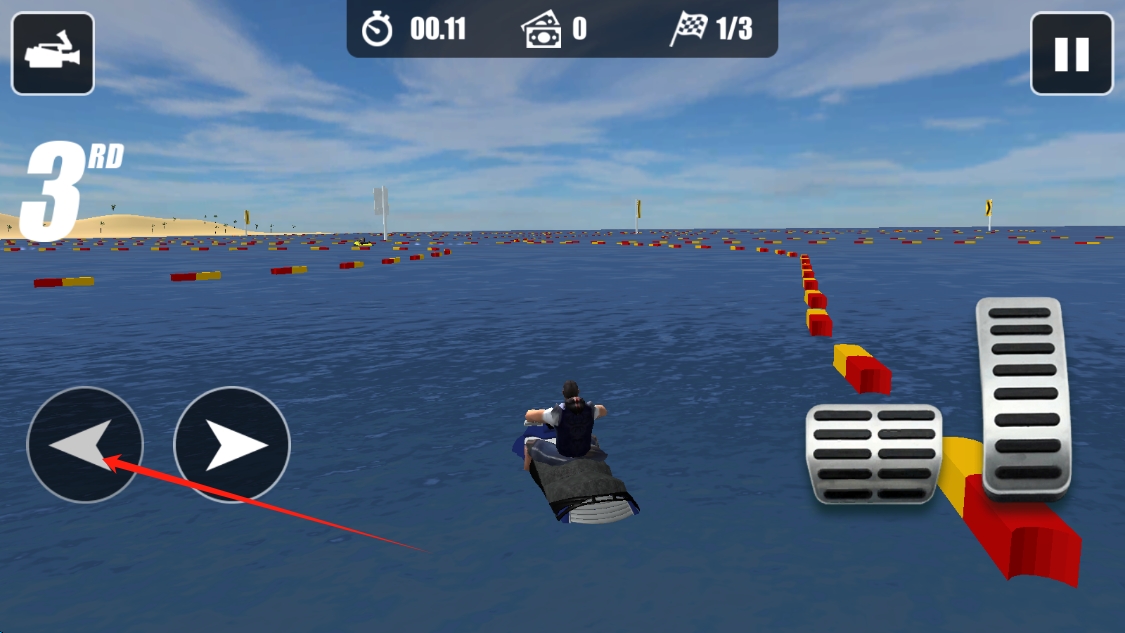Tap the tall accelerator pedal

pos(1024,396)
